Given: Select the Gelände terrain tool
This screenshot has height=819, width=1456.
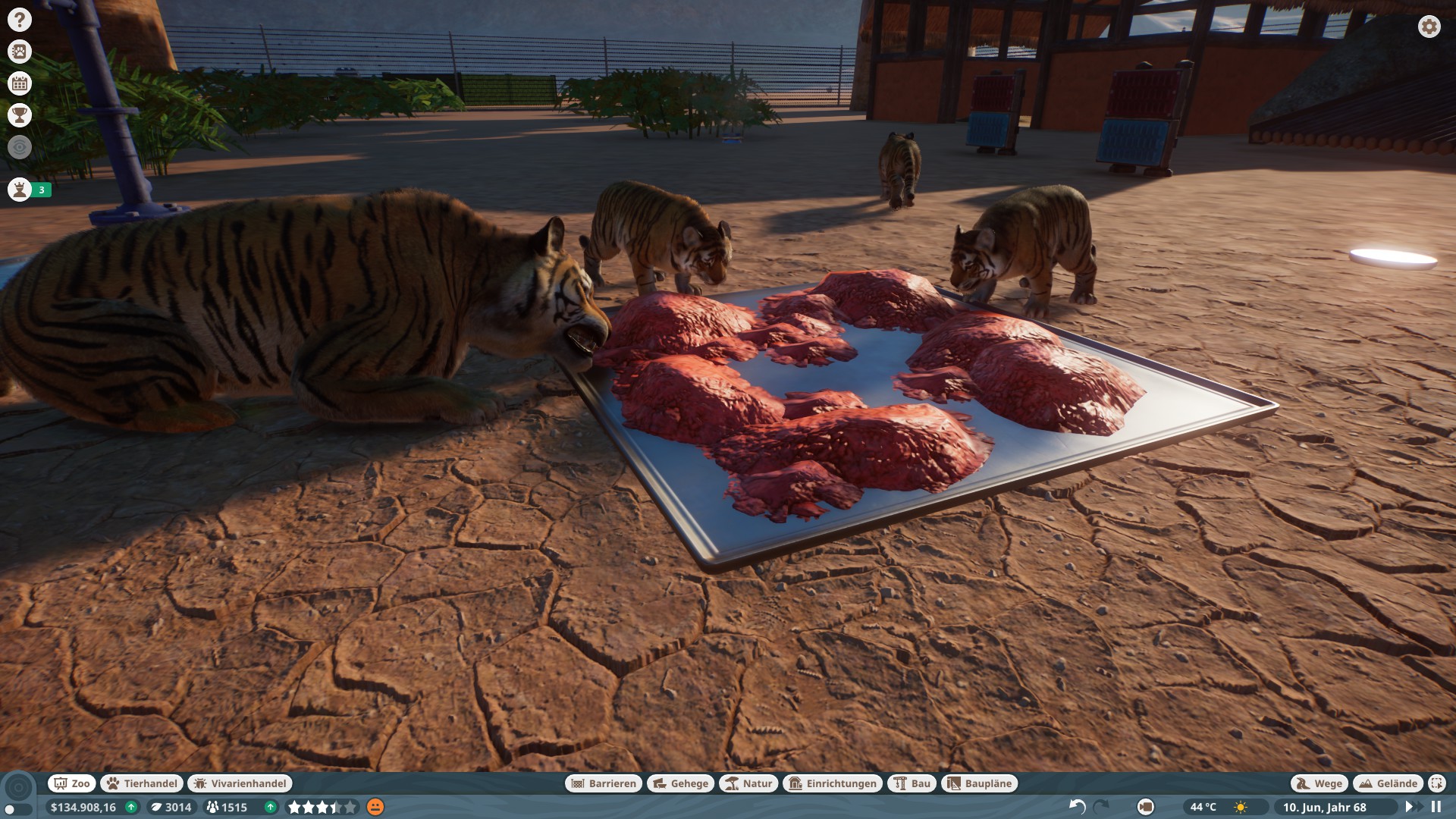Looking at the screenshot, I should click(1388, 783).
